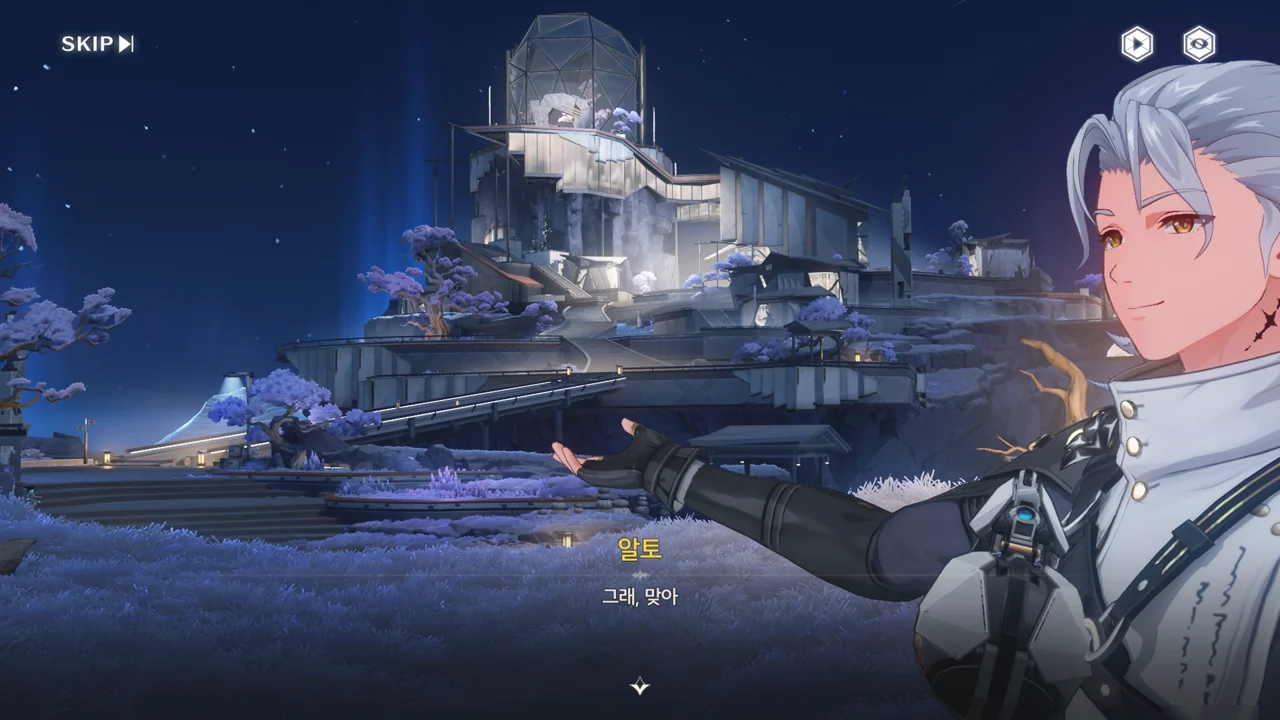Skip the cutscene dialogue

[x=97, y=44]
